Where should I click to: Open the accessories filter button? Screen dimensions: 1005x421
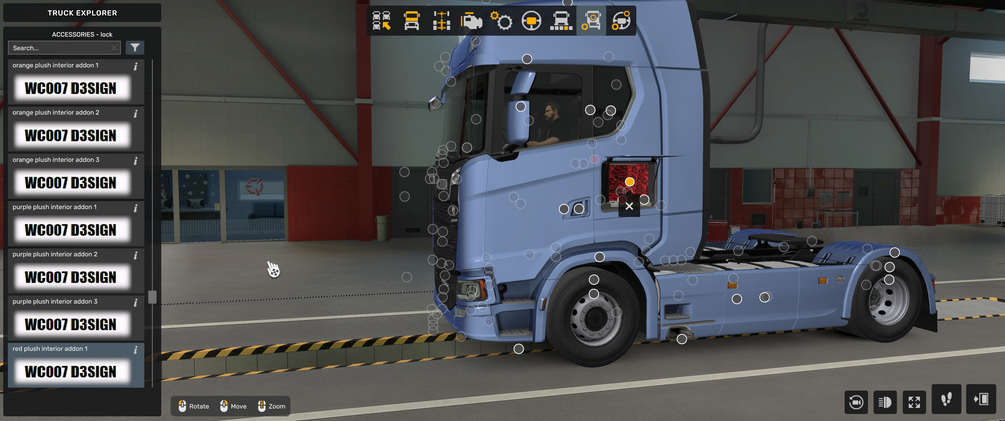tap(135, 47)
